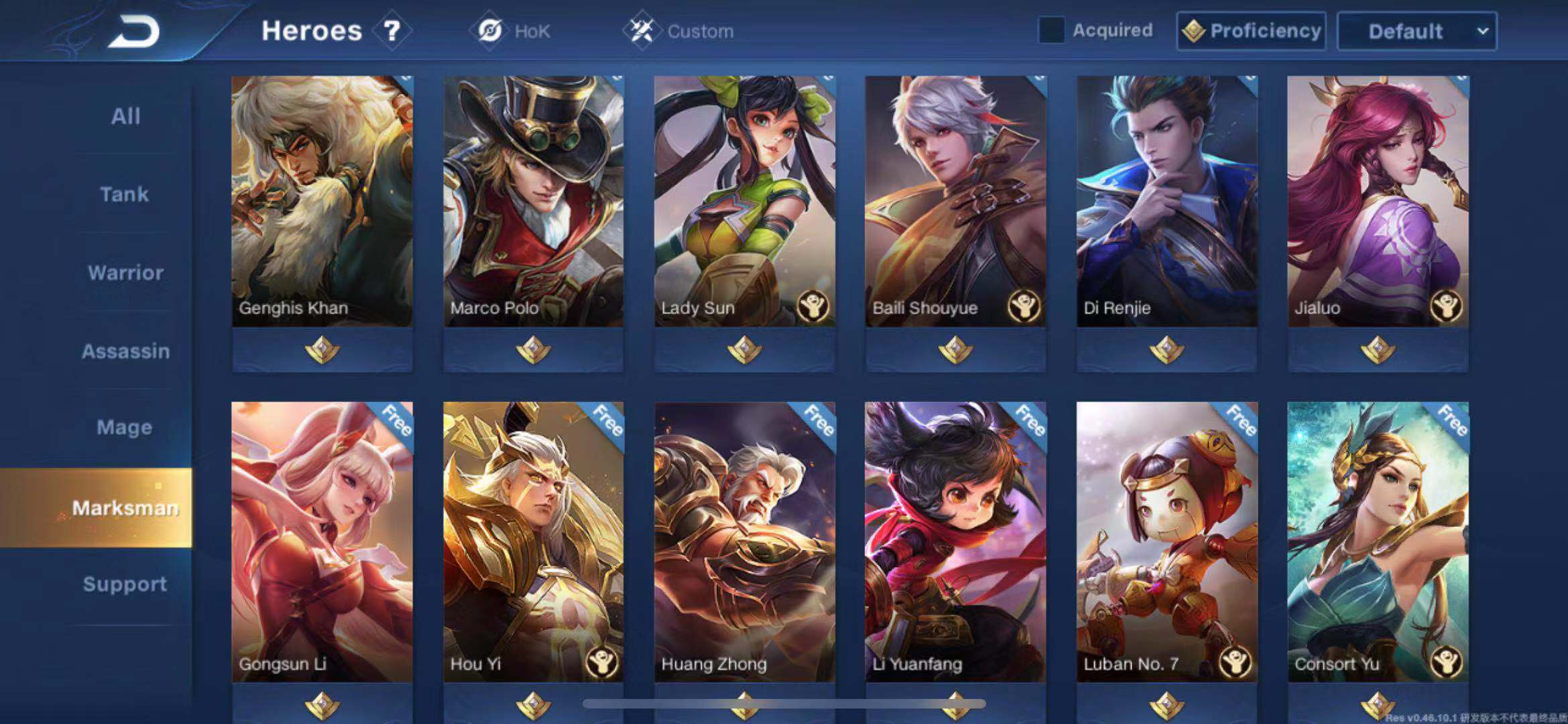Pick the Di Renjie hero card

[x=1166, y=201]
